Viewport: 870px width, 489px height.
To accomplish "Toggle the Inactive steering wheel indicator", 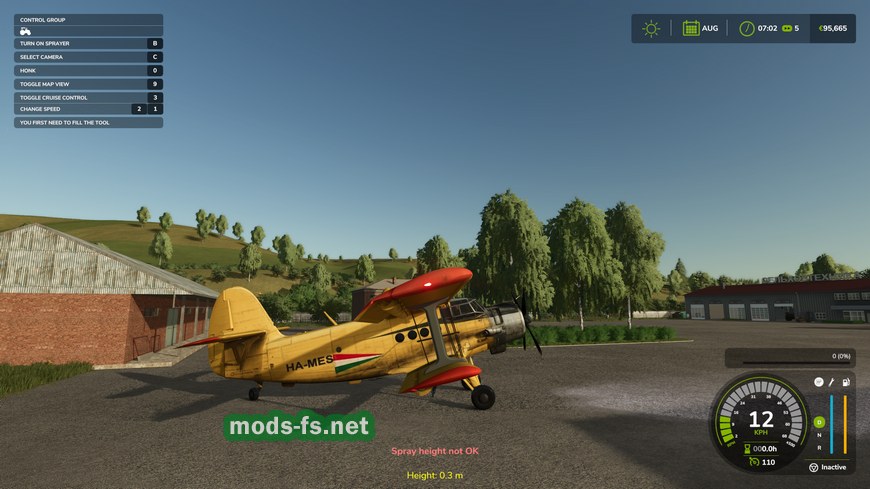I will (x=813, y=467).
